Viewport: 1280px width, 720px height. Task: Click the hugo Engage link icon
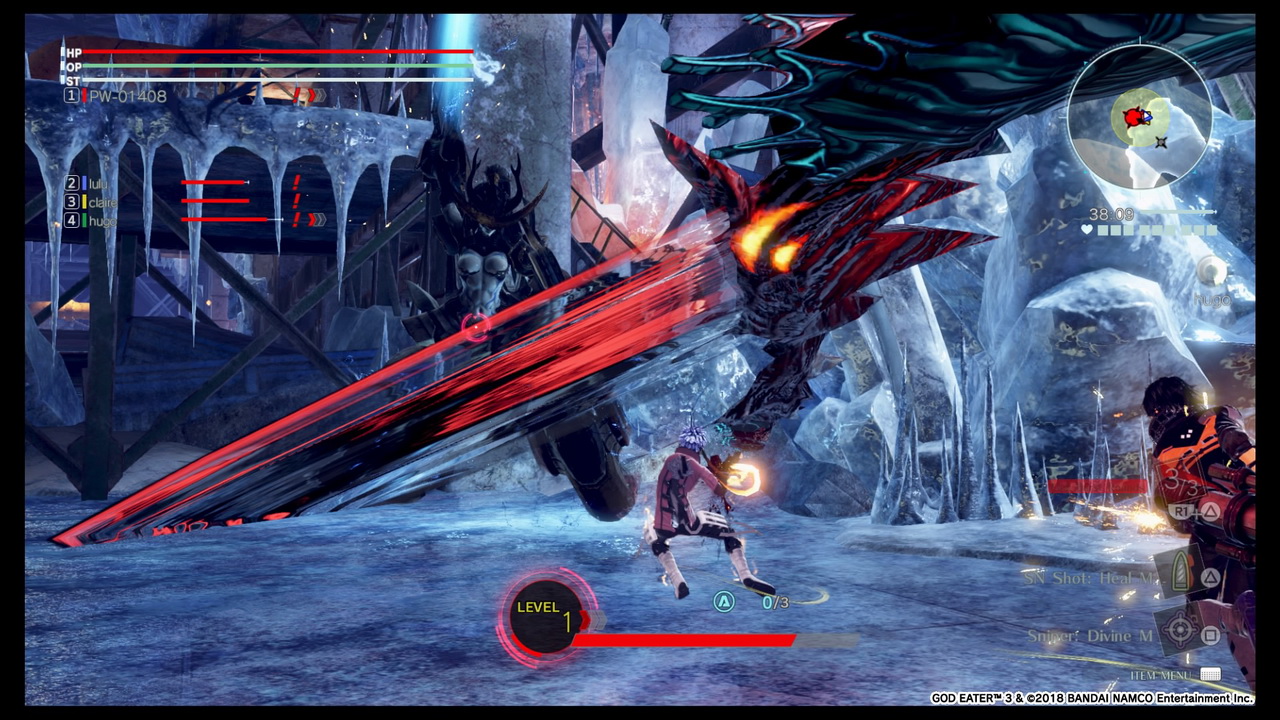click(1210, 271)
